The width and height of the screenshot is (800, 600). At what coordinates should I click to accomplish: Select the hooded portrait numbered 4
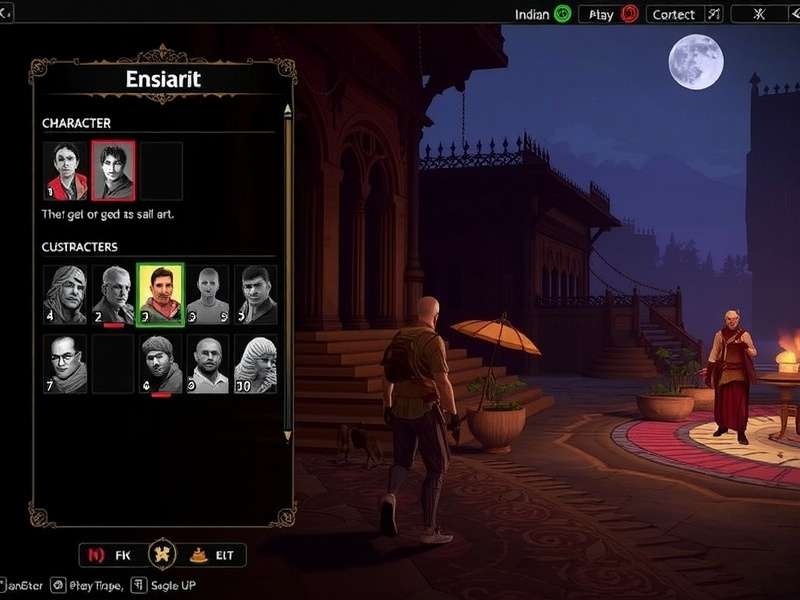65,294
